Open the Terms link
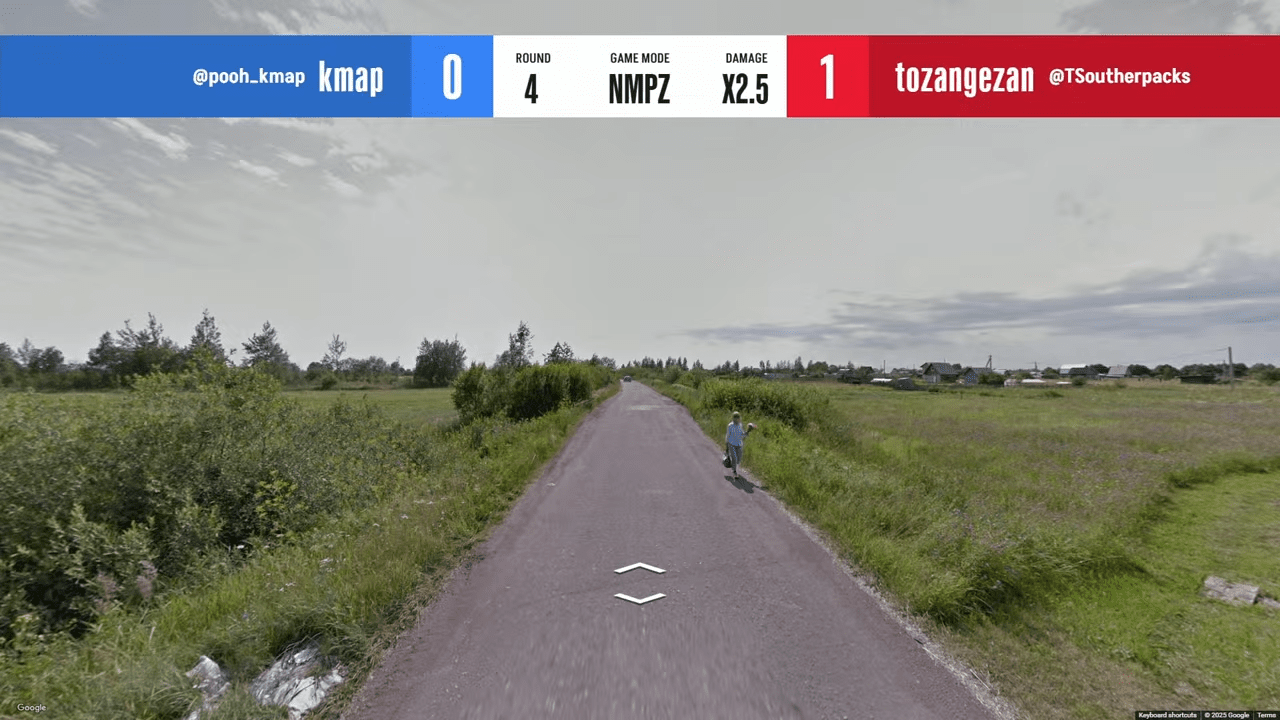Image resolution: width=1280 pixels, height=720 pixels. [x=1266, y=715]
